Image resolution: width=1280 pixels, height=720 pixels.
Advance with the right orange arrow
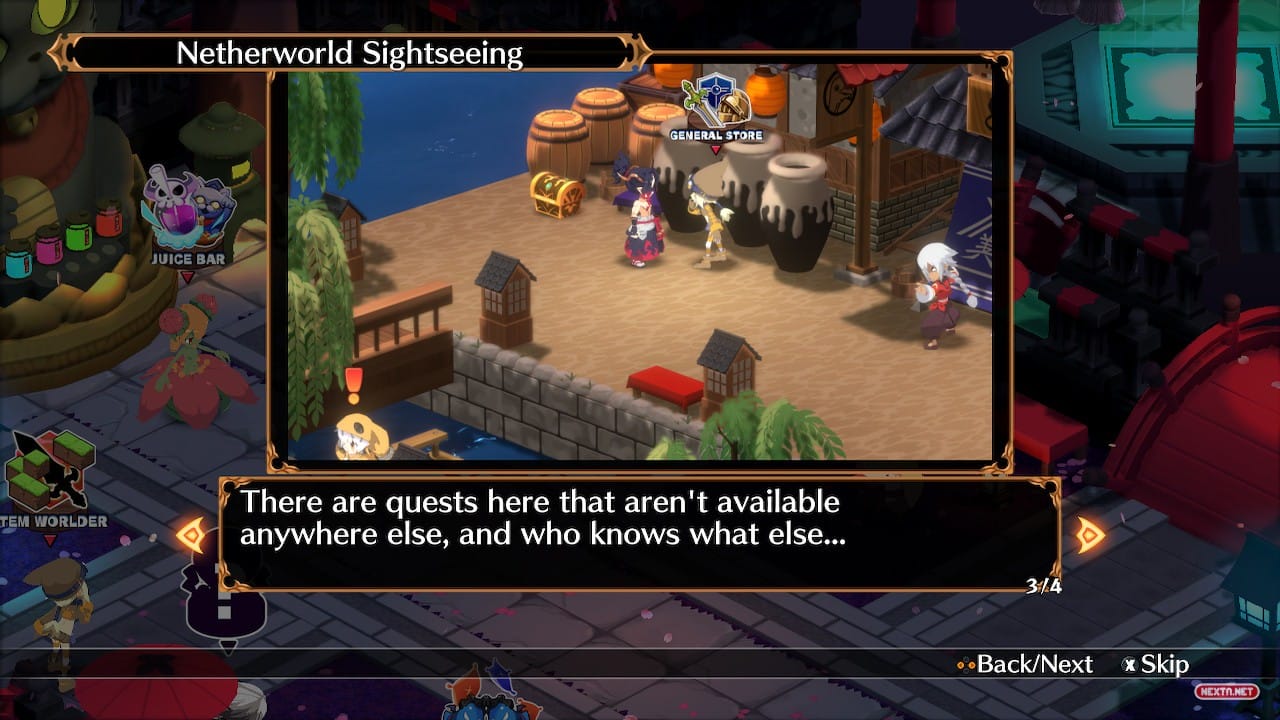1090,535
